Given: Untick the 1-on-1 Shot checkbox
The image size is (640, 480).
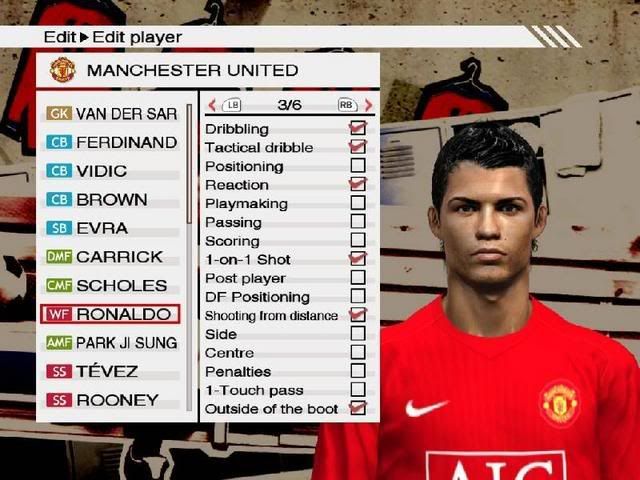Looking at the screenshot, I should click(x=357, y=259).
